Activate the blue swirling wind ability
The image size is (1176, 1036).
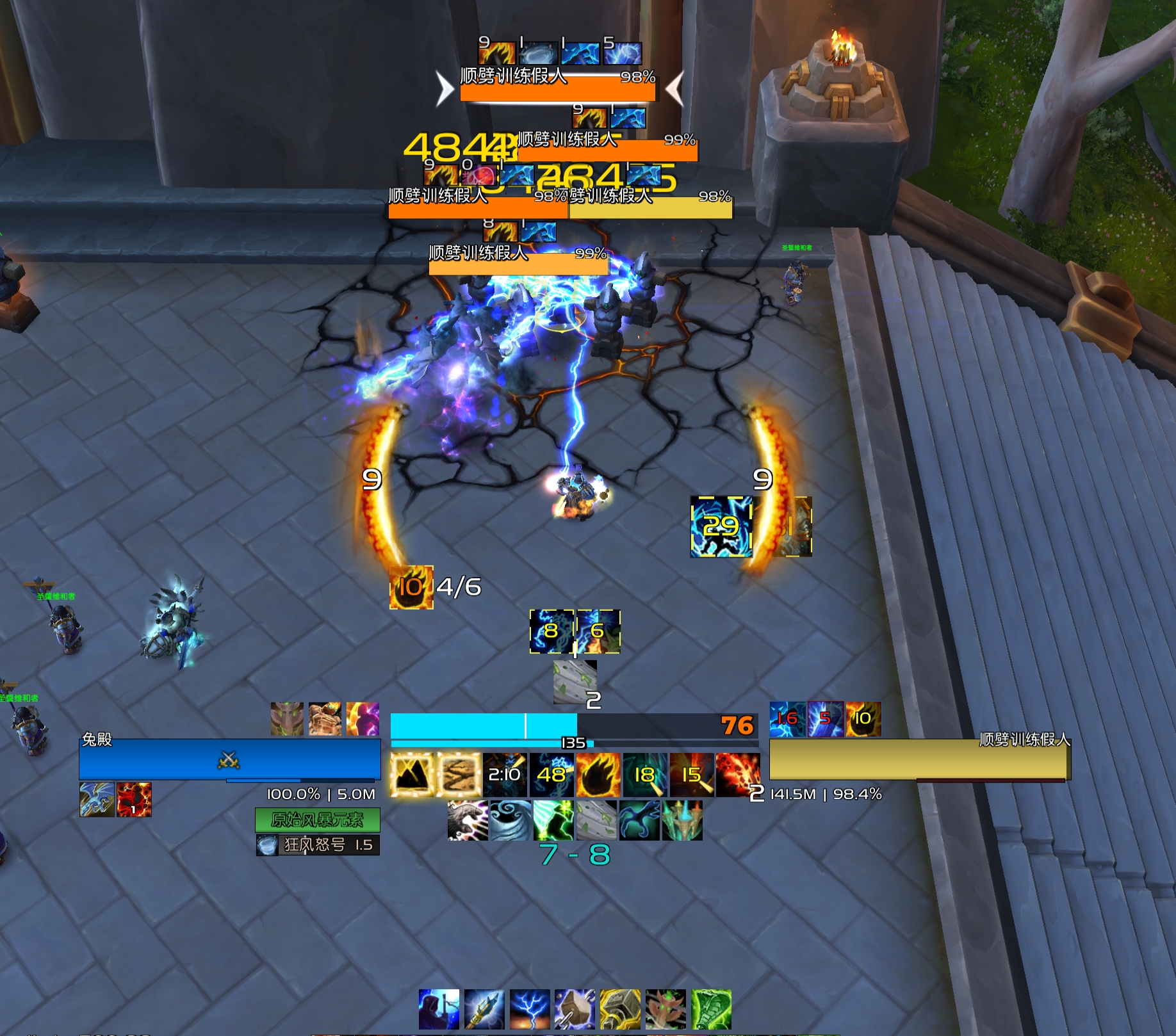pos(510,820)
